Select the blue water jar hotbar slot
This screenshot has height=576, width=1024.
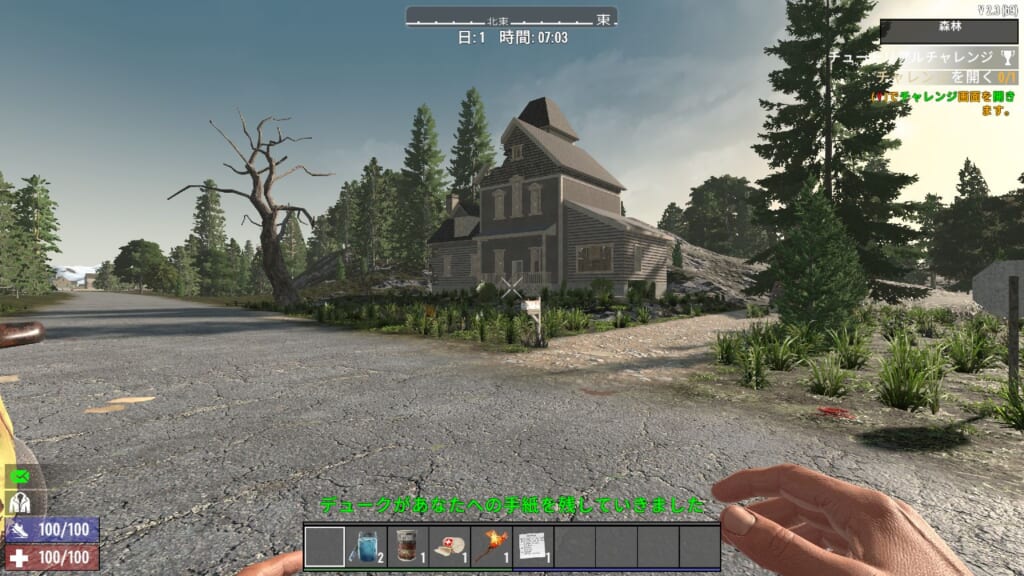click(366, 547)
